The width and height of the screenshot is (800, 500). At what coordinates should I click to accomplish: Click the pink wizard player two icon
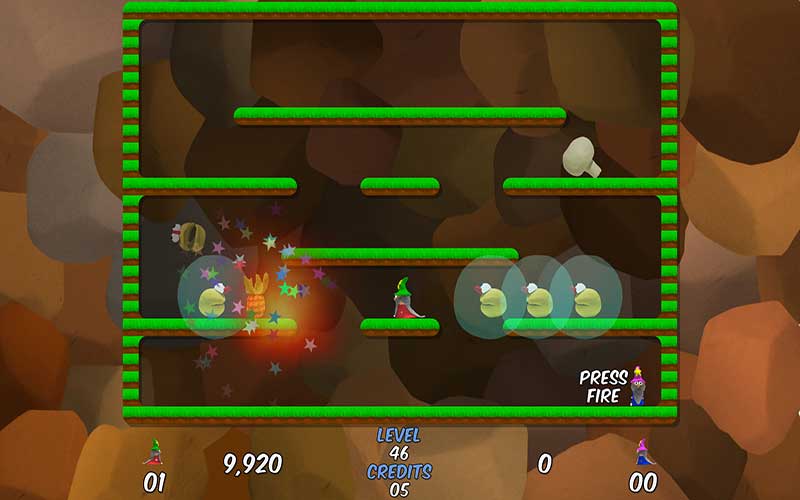(642, 453)
